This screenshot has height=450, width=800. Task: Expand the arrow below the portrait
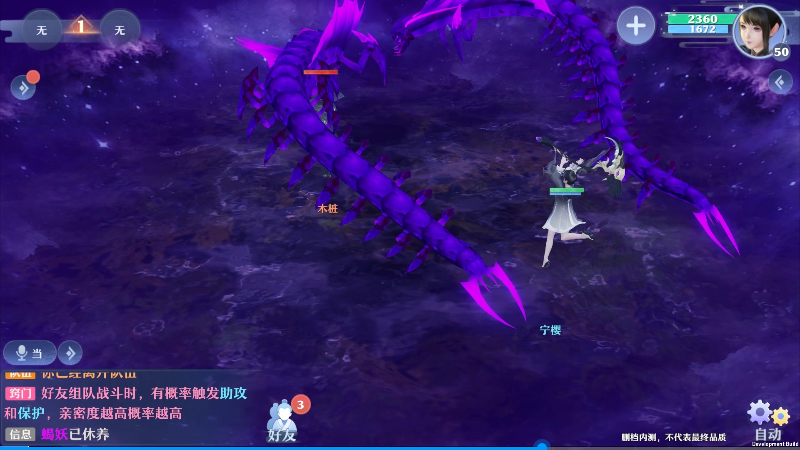coord(781,82)
